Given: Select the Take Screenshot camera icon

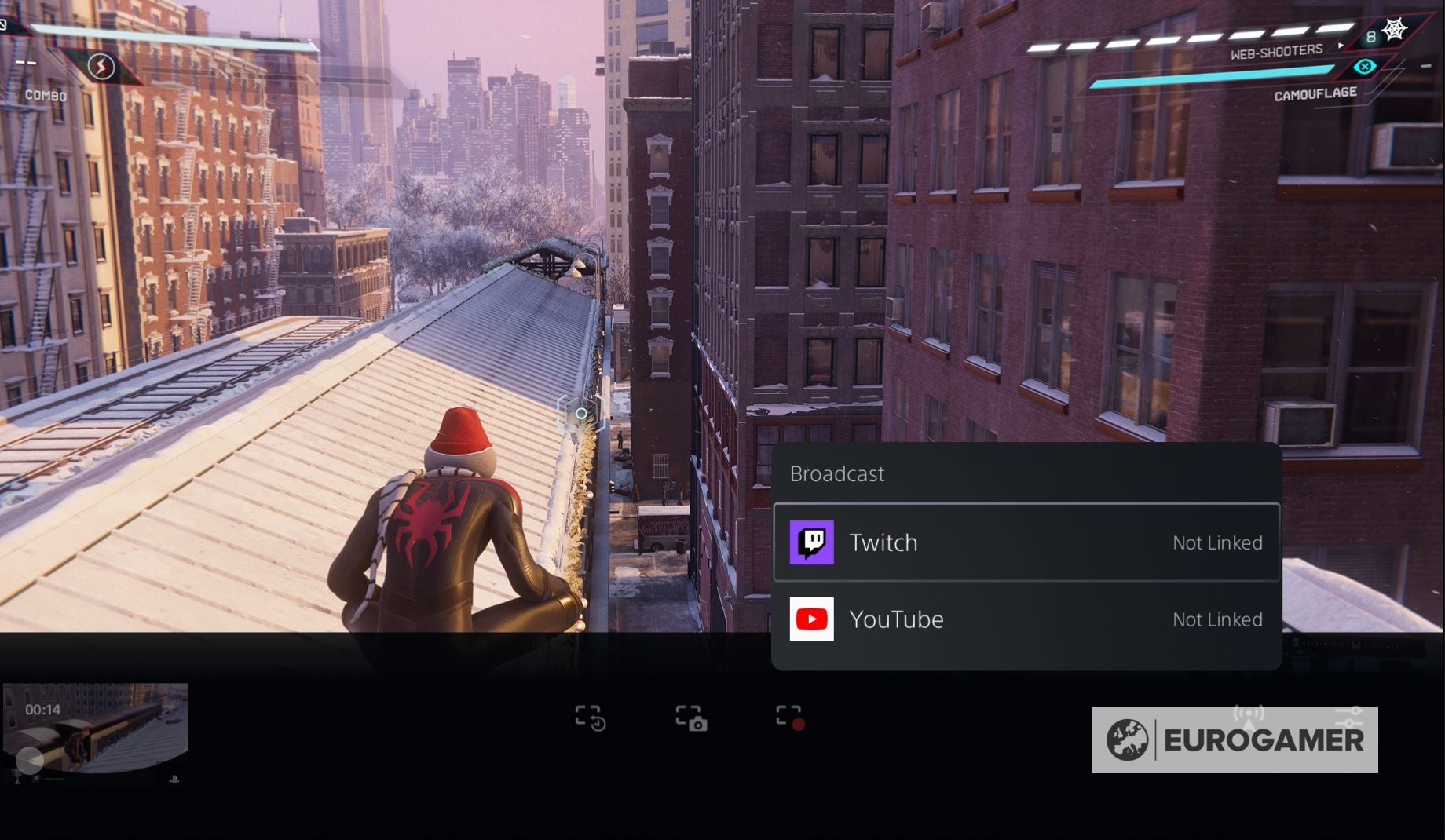Looking at the screenshot, I should pos(691,716).
